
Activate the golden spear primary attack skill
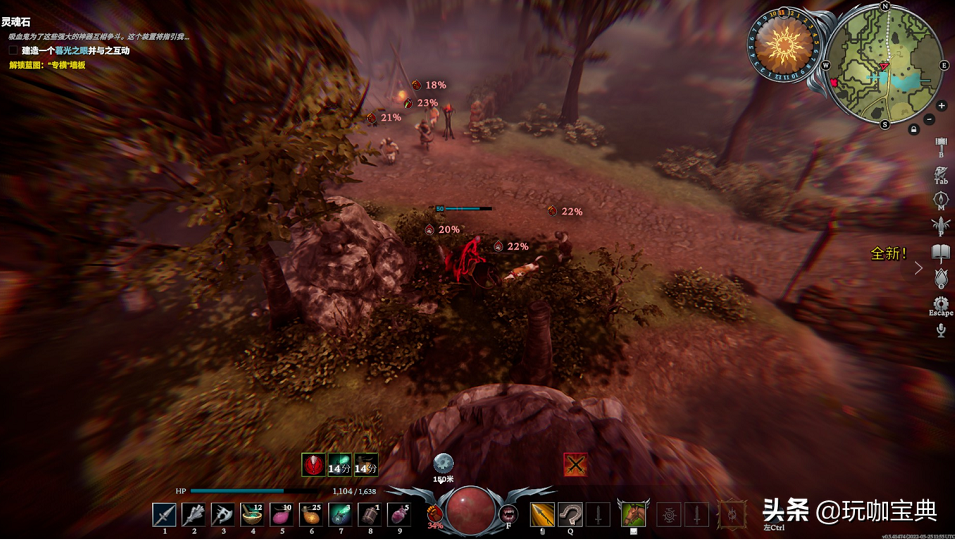click(x=542, y=514)
